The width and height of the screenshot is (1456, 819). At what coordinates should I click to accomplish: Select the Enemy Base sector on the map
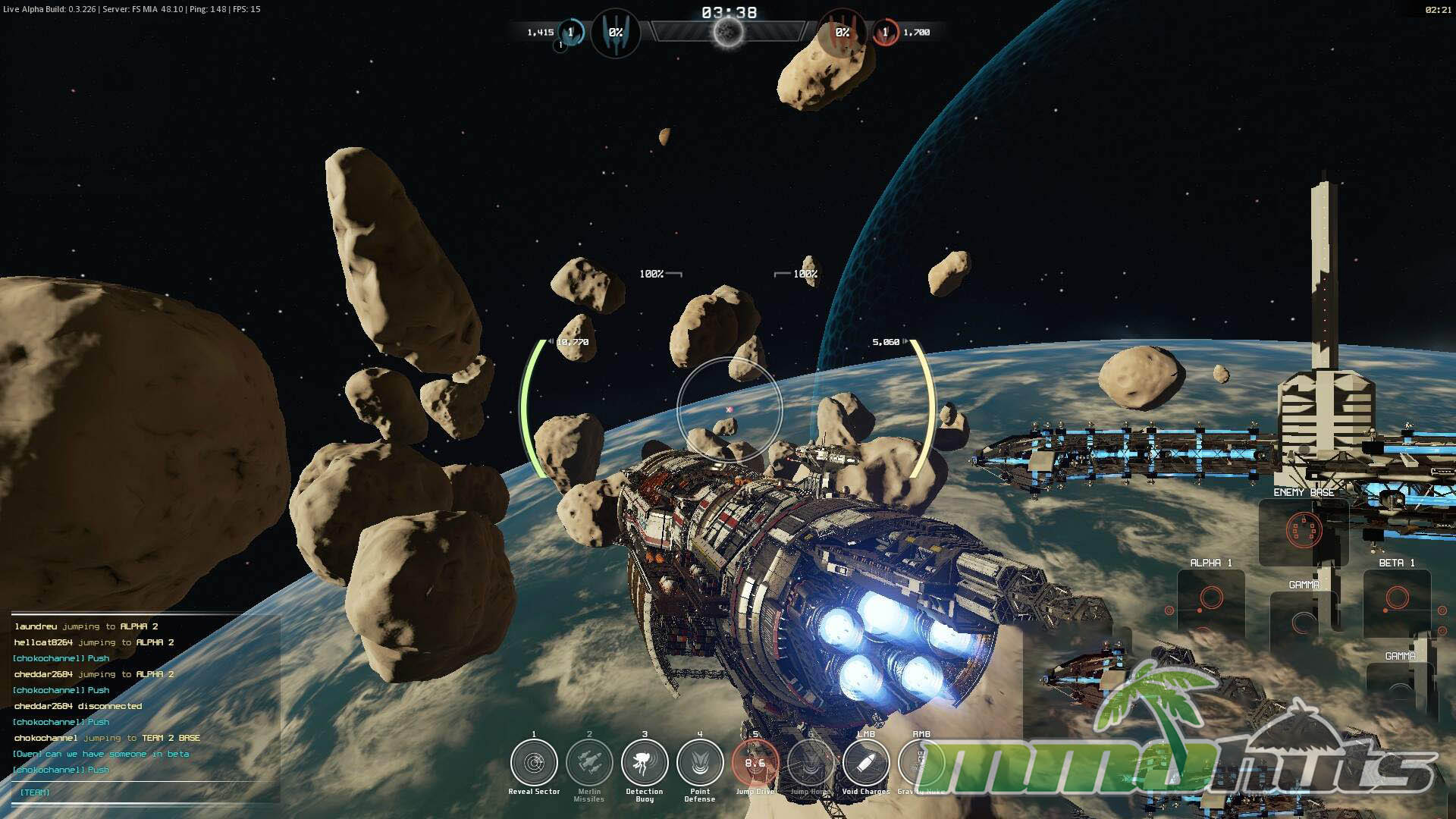coord(1304,531)
